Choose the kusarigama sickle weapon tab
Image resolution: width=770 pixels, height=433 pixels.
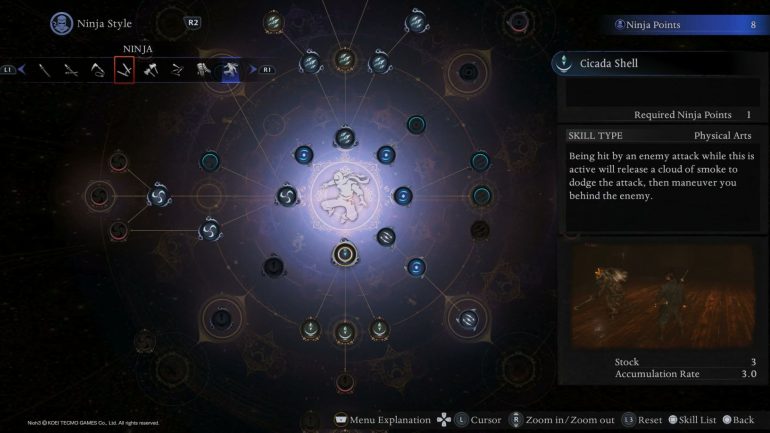(x=98, y=70)
